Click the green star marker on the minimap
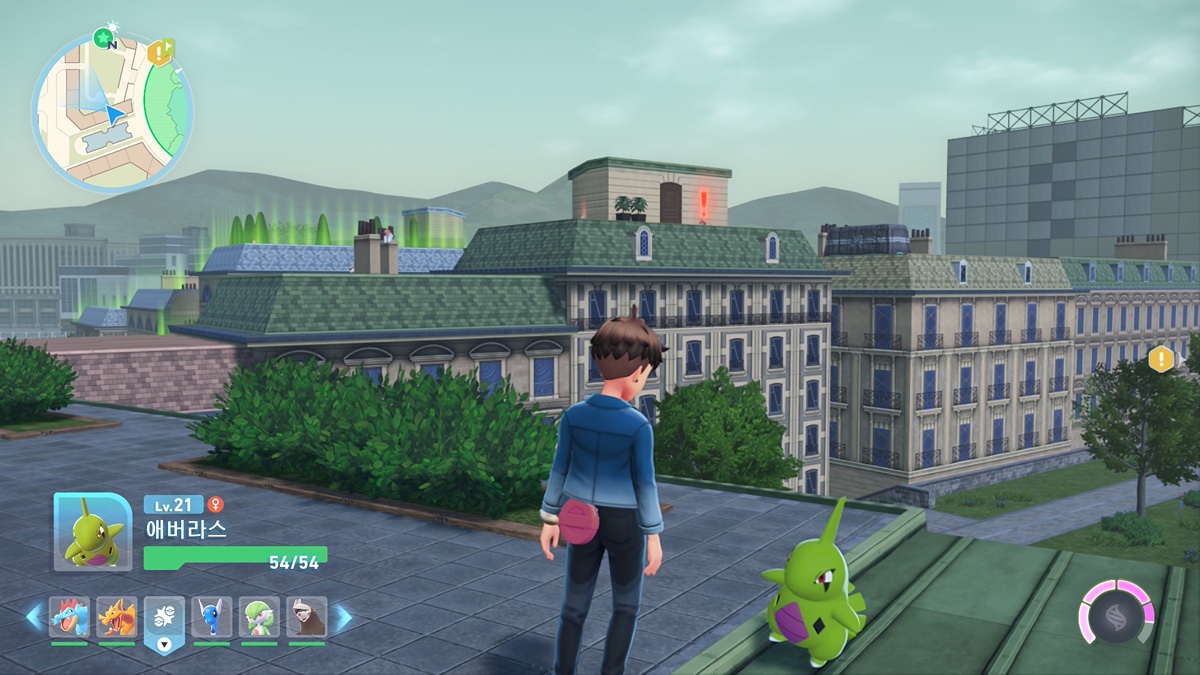Viewport: 1200px width, 675px height. click(x=102, y=38)
